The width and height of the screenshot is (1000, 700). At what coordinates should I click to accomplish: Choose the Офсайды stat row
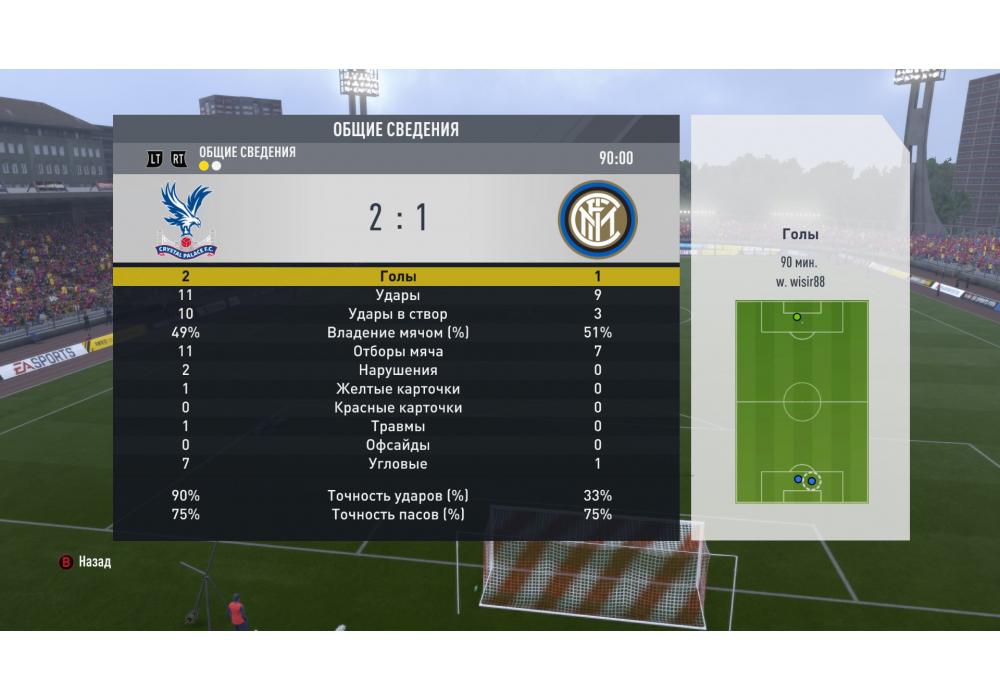[x=398, y=445]
